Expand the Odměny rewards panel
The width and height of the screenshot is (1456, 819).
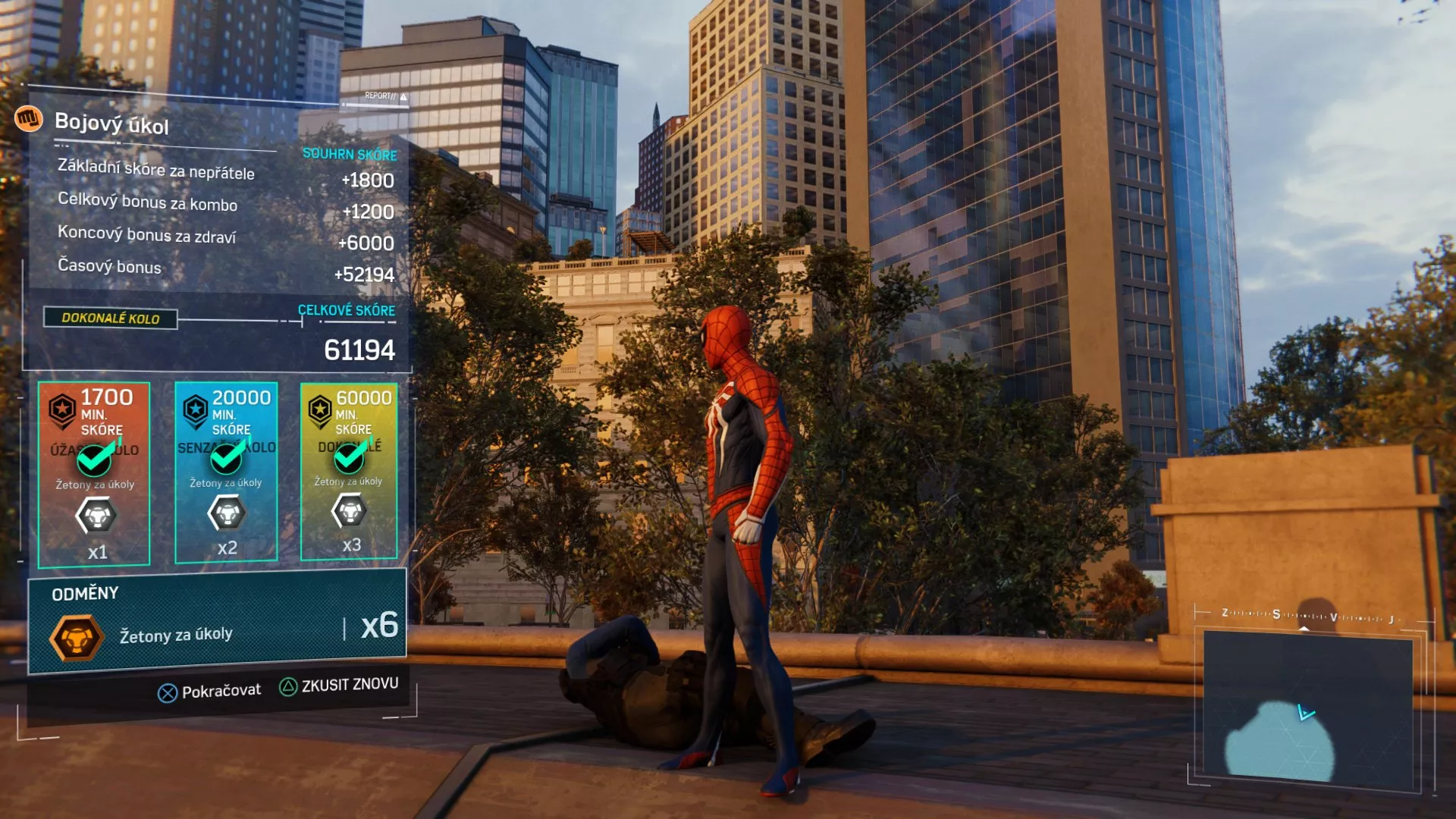click(83, 593)
